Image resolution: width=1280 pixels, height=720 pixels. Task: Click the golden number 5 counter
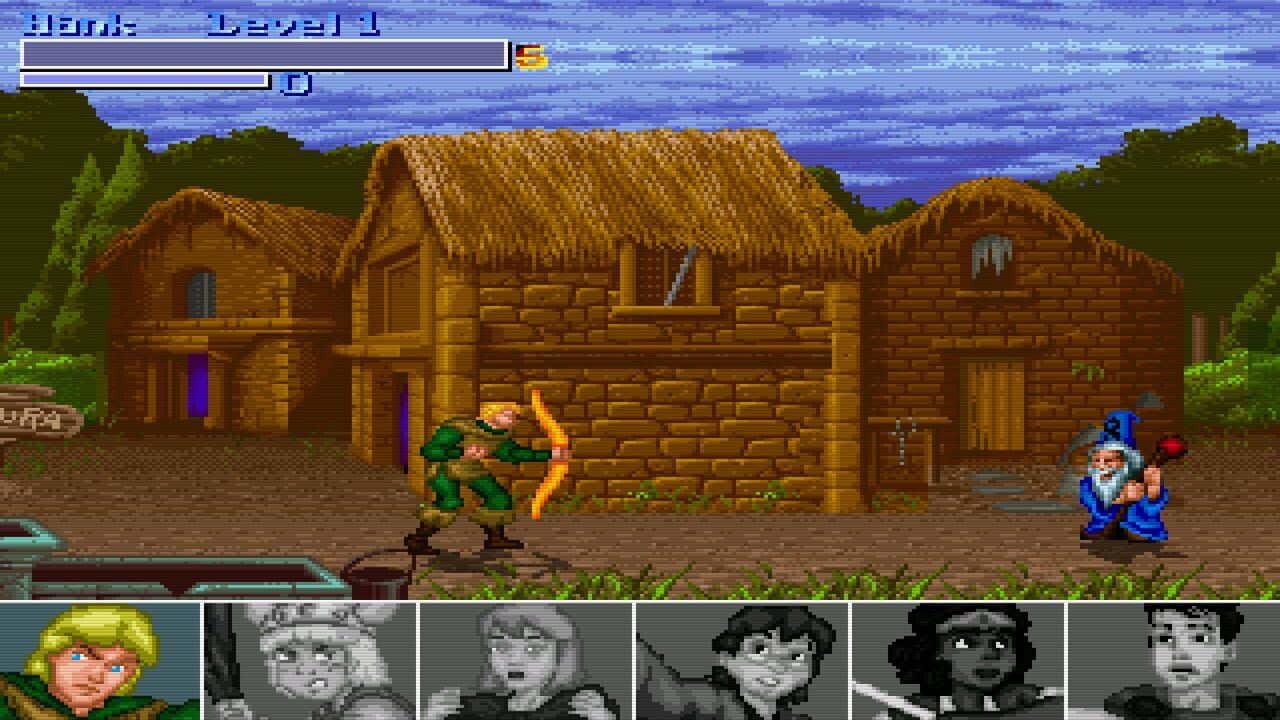pyautogui.click(x=532, y=57)
